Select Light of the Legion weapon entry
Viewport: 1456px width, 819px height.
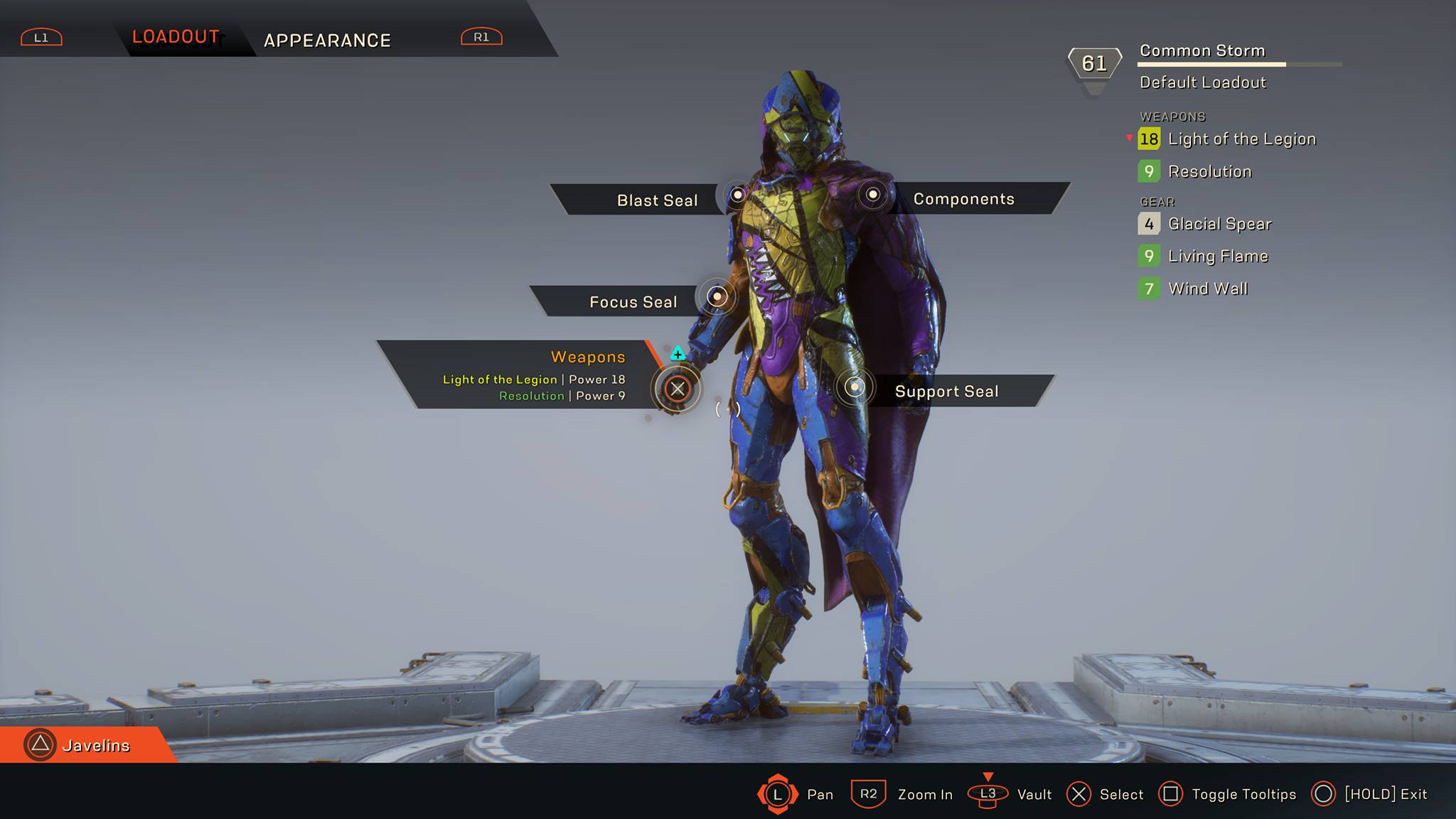click(x=1241, y=139)
